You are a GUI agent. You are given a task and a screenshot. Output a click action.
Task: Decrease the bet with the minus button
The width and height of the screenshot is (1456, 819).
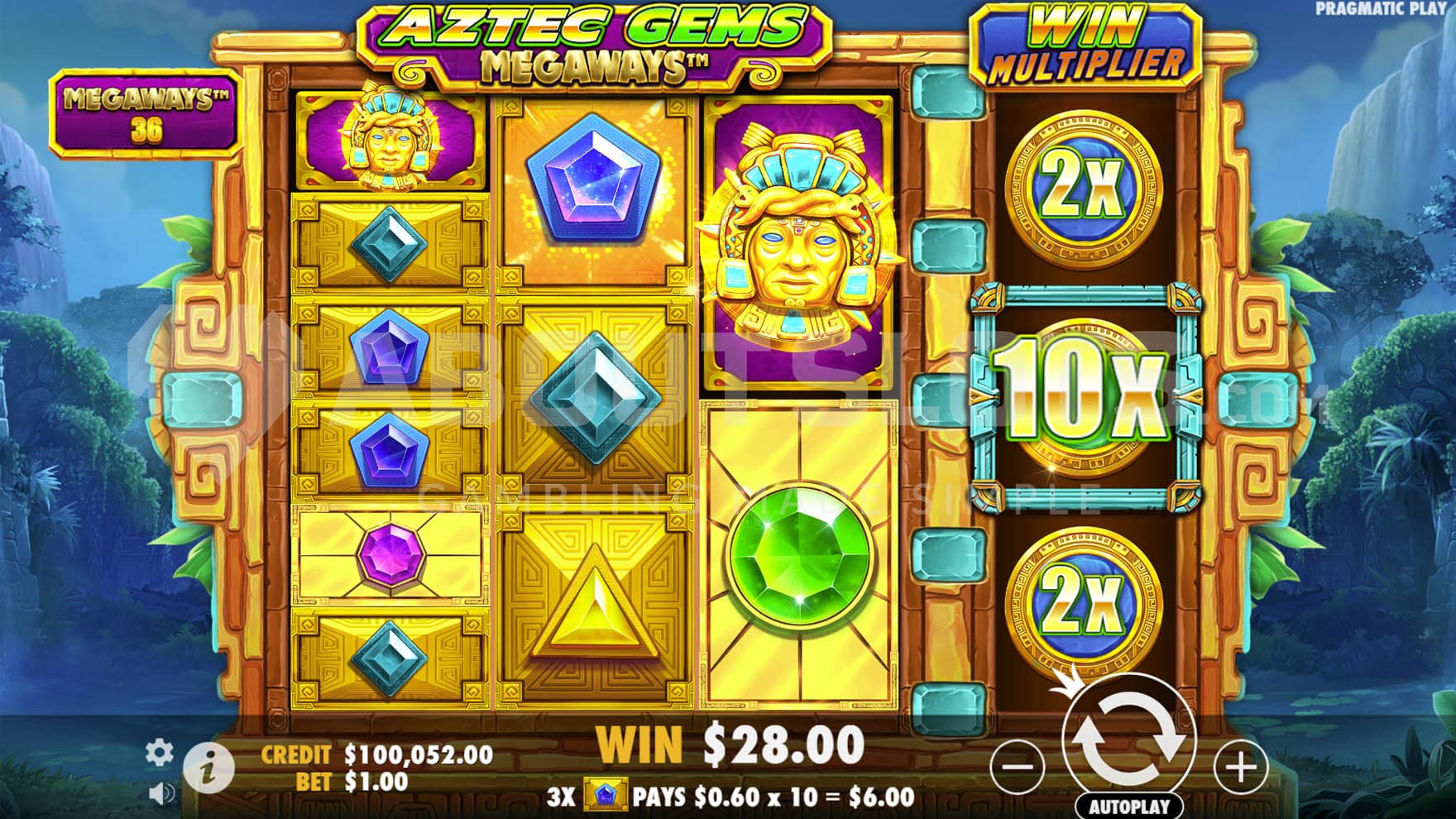coord(1017,767)
